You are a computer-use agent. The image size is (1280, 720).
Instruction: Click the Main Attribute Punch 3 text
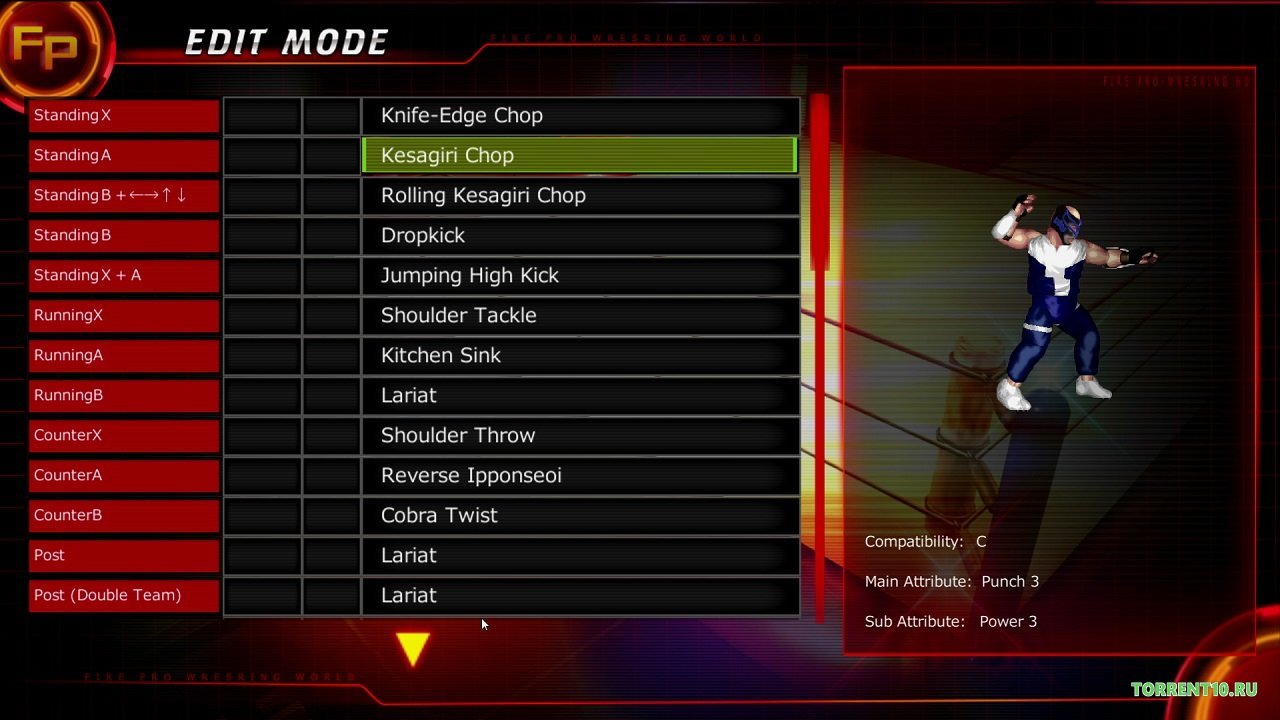point(952,581)
